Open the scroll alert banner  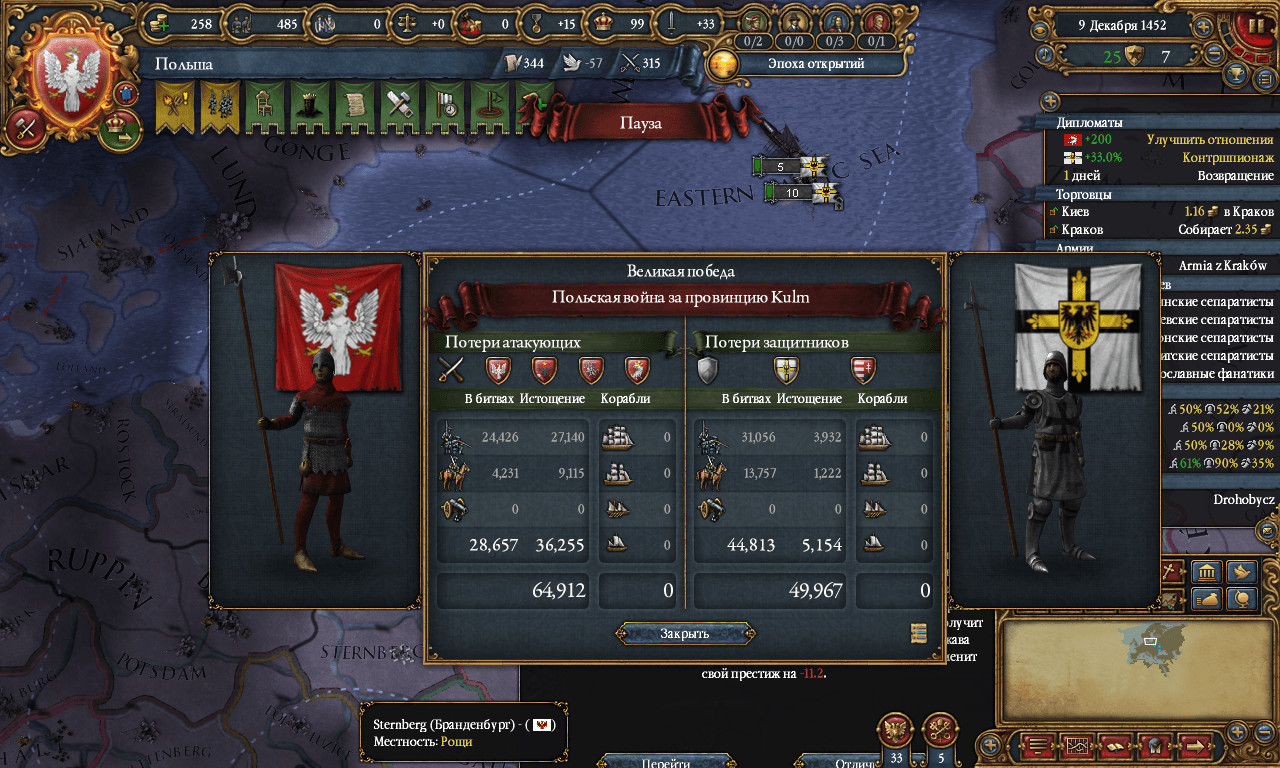pos(355,105)
